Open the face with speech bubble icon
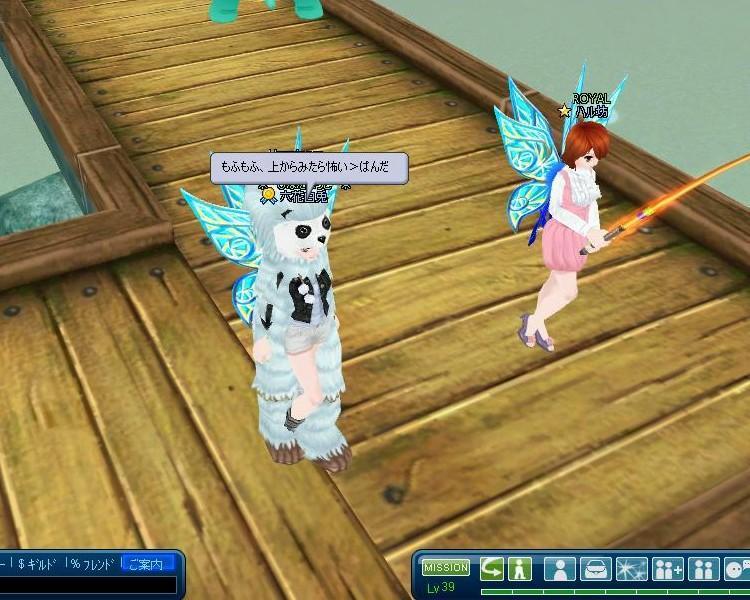Image resolution: width=750 pixels, height=600 pixels. pyautogui.click(x=738, y=569)
